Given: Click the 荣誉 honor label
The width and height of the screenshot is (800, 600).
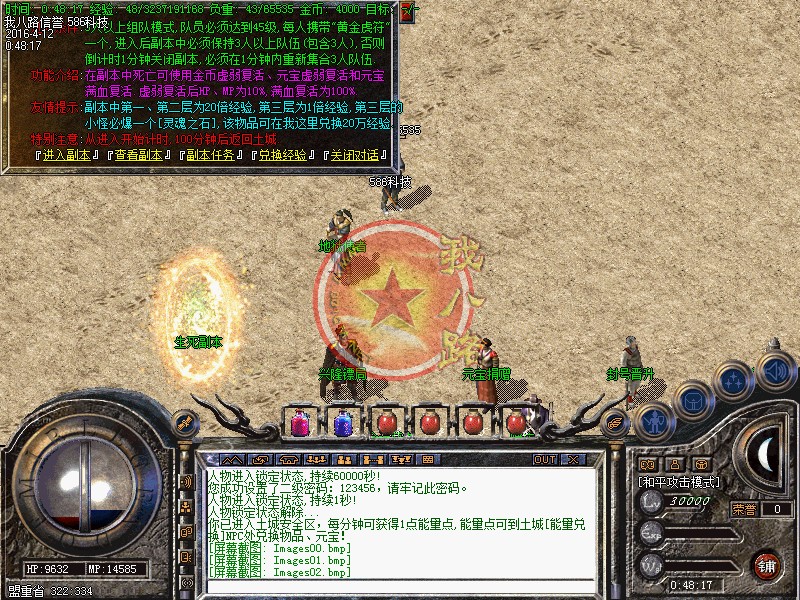Looking at the screenshot, I should 743,509.
